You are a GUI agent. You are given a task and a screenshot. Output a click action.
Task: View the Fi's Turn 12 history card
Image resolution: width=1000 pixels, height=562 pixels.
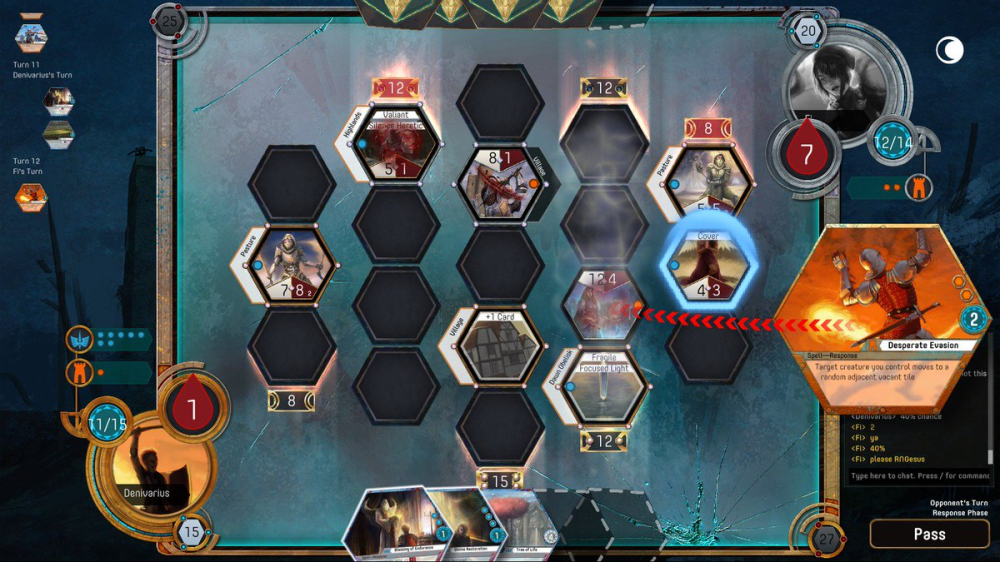coord(31,196)
